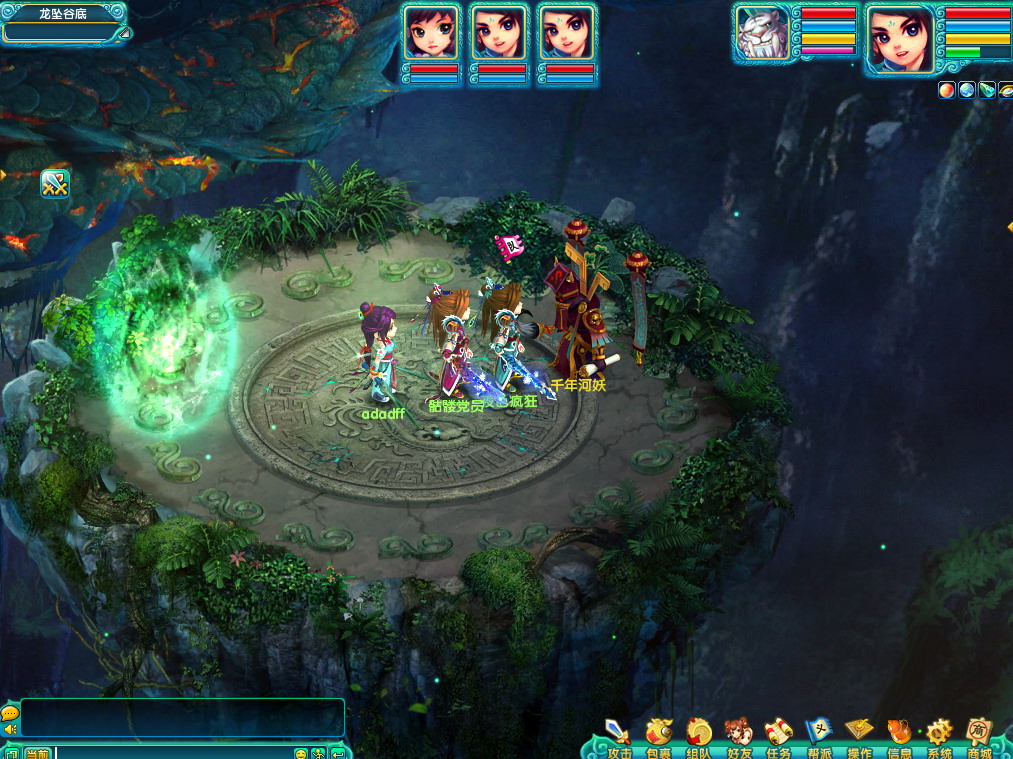Viewport: 1013px width, 759px height.
Task: Send chat with the enter arrow button
Action: [338, 753]
